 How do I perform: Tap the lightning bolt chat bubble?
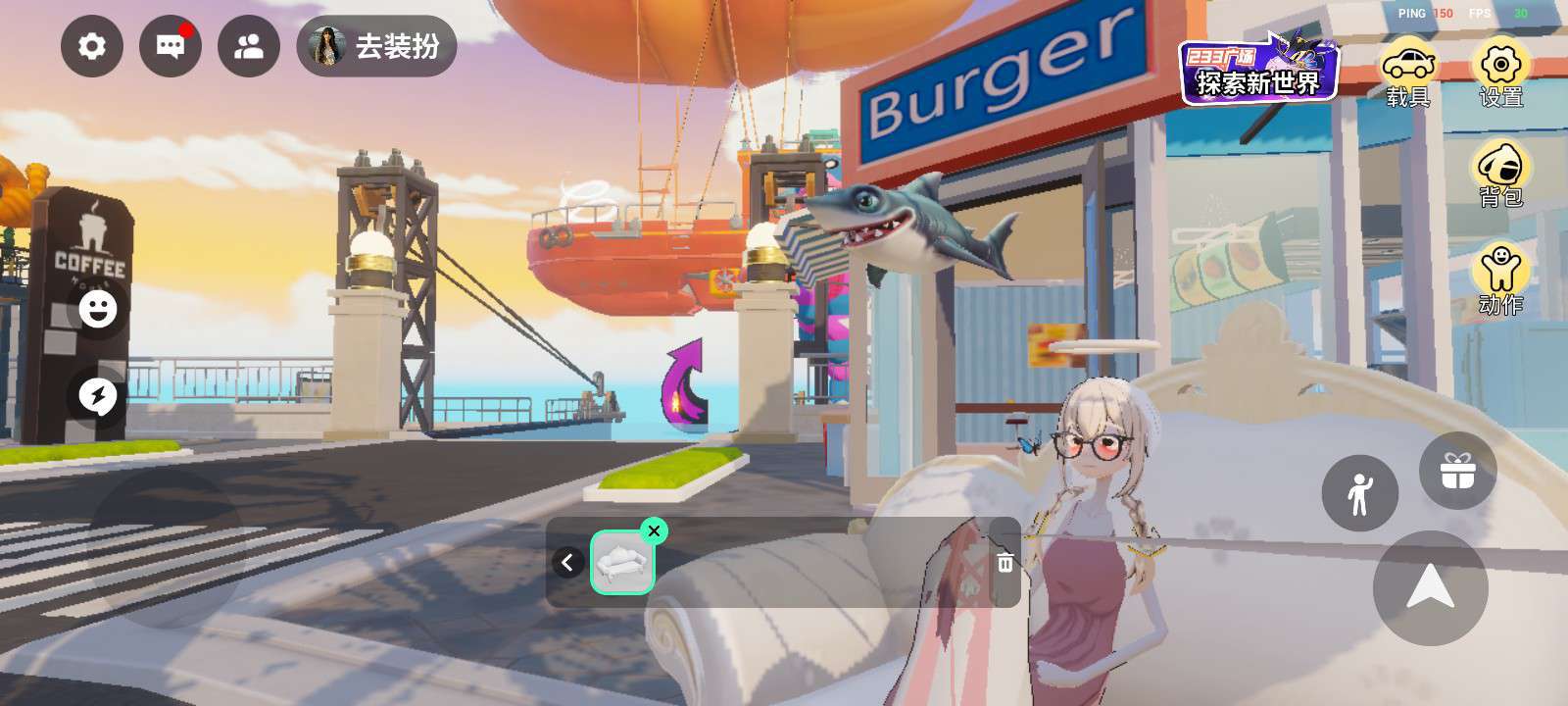coord(98,396)
